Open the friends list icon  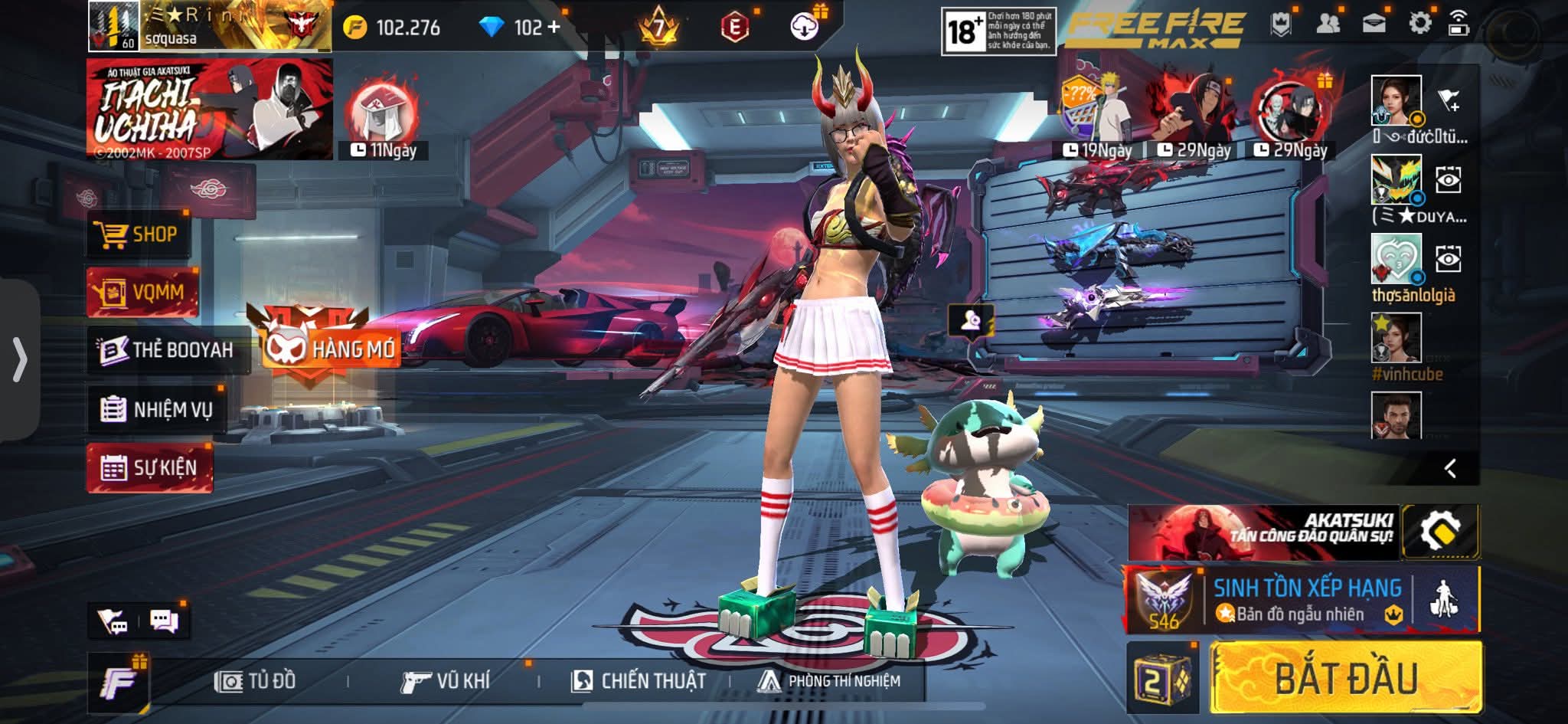(x=1328, y=24)
